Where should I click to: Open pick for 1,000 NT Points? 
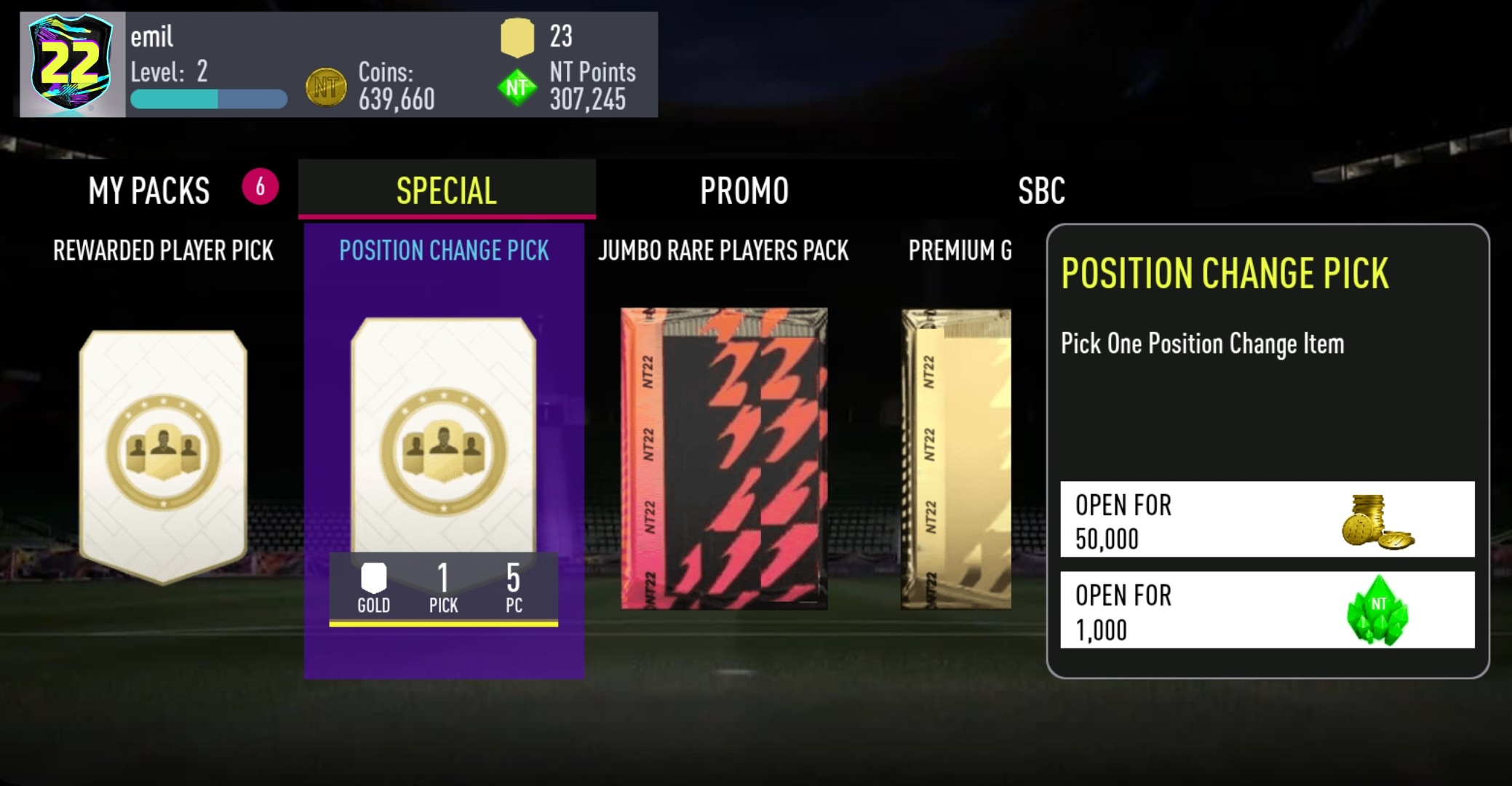[x=1267, y=610]
